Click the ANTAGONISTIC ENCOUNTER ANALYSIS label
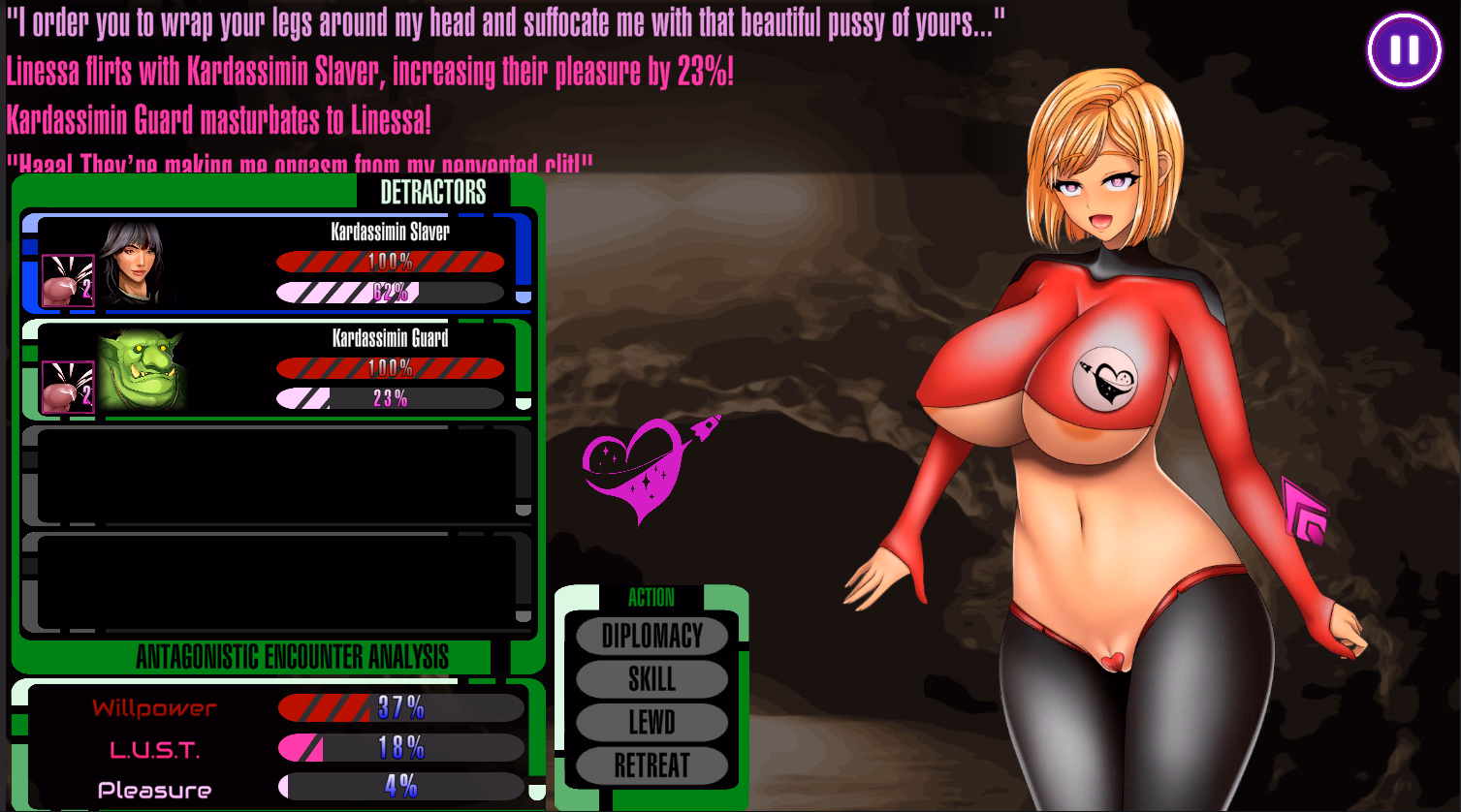This screenshot has width=1461, height=812. [x=293, y=657]
